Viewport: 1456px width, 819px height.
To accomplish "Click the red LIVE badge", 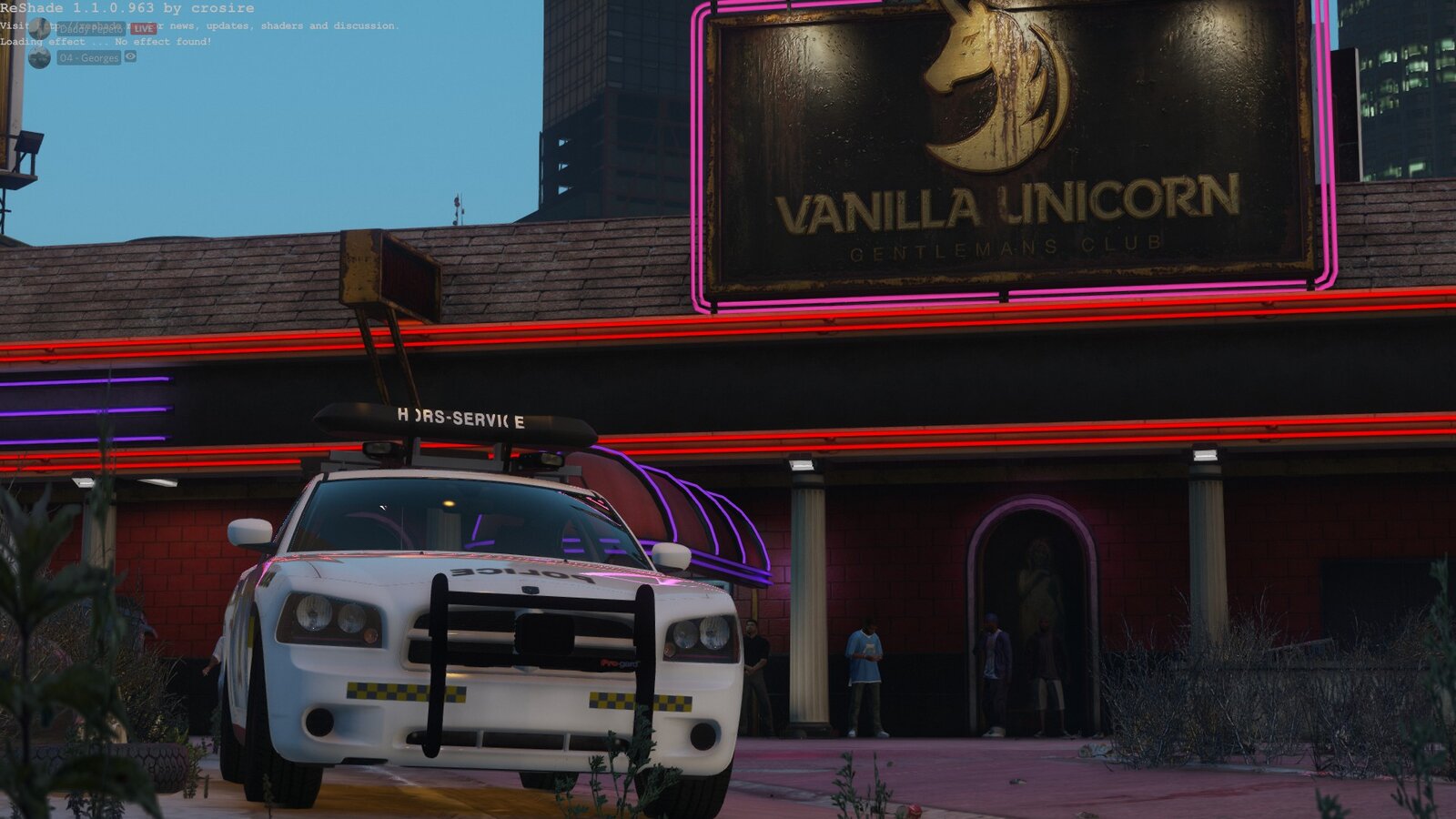I will [x=143, y=29].
